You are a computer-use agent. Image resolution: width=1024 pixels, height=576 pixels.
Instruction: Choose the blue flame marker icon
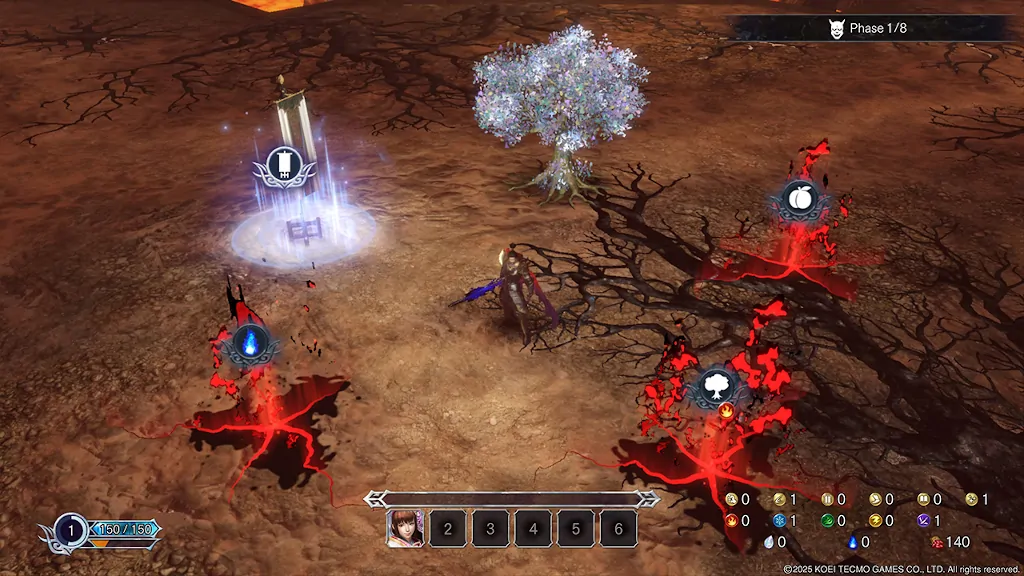249,345
